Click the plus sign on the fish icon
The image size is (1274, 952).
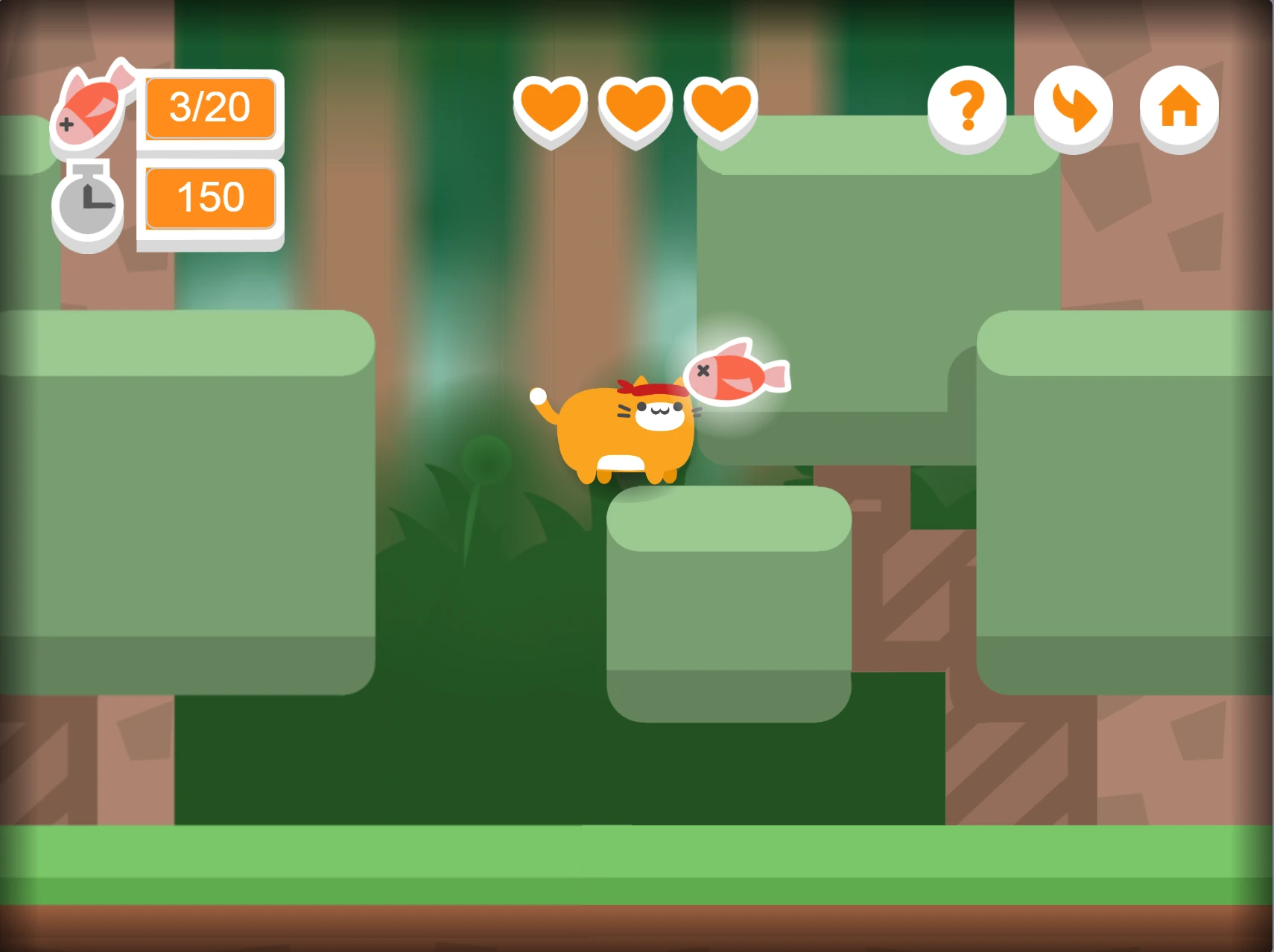(67, 125)
